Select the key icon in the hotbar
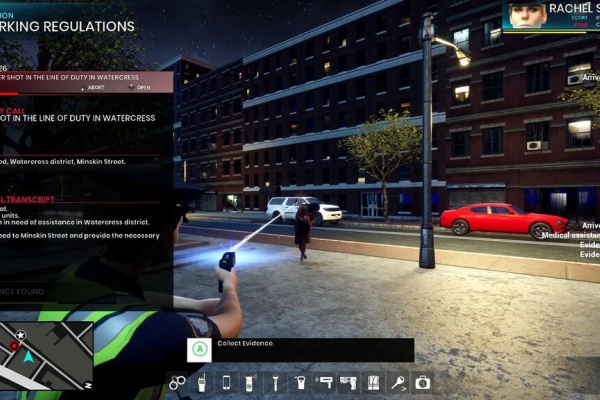 (398, 382)
